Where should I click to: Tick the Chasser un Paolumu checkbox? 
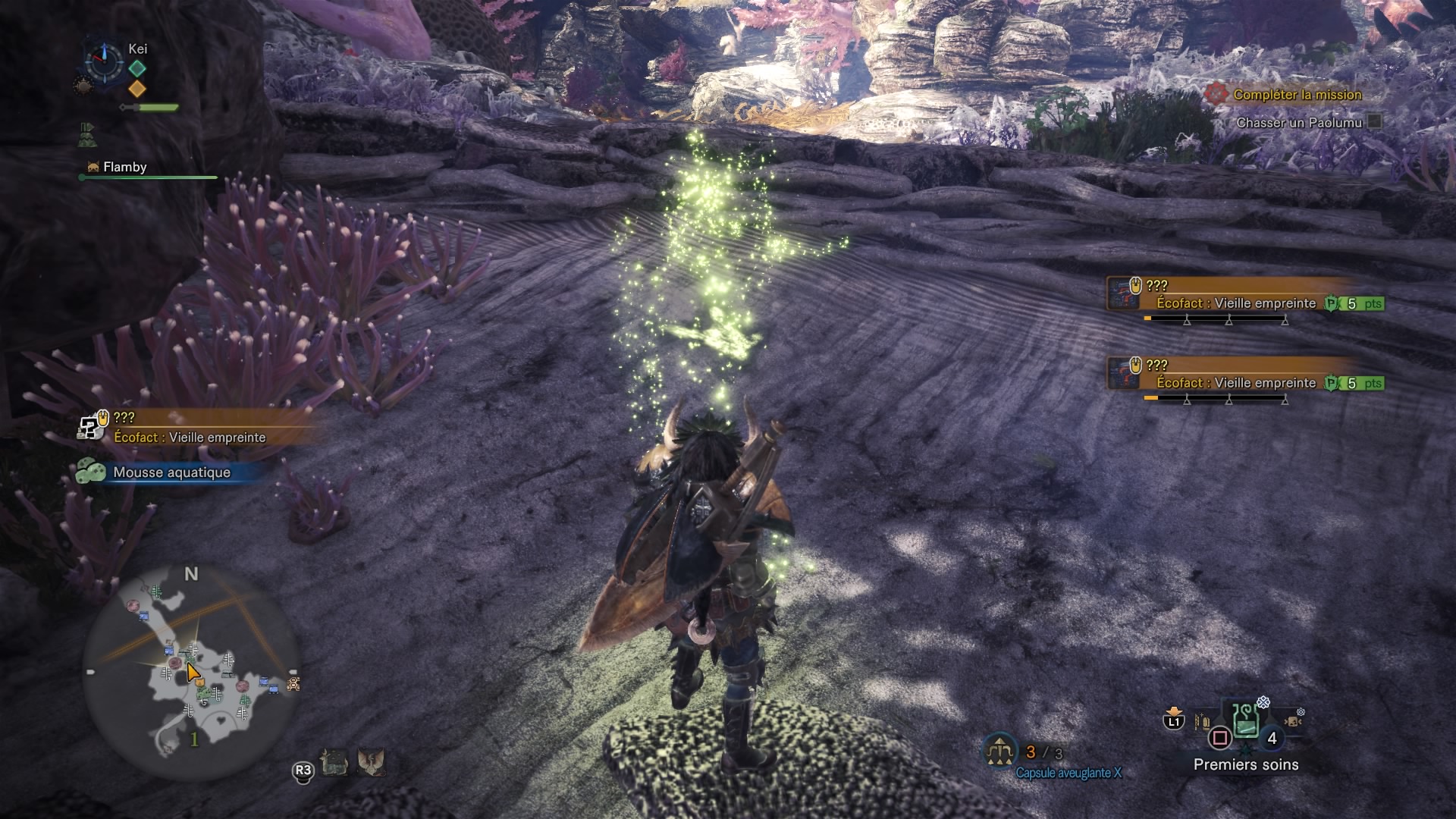coord(1373,122)
